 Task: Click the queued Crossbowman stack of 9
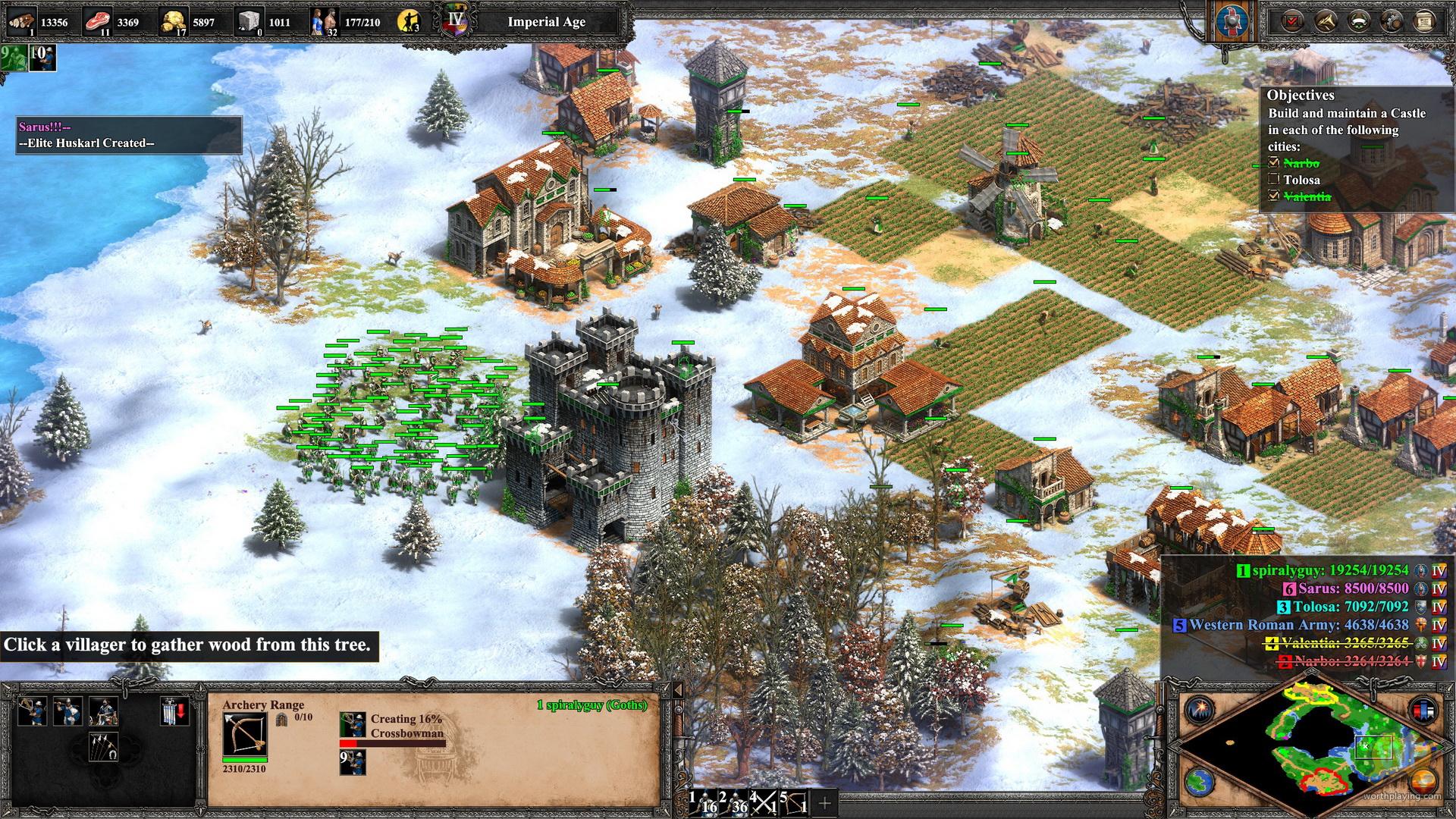(x=353, y=762)
